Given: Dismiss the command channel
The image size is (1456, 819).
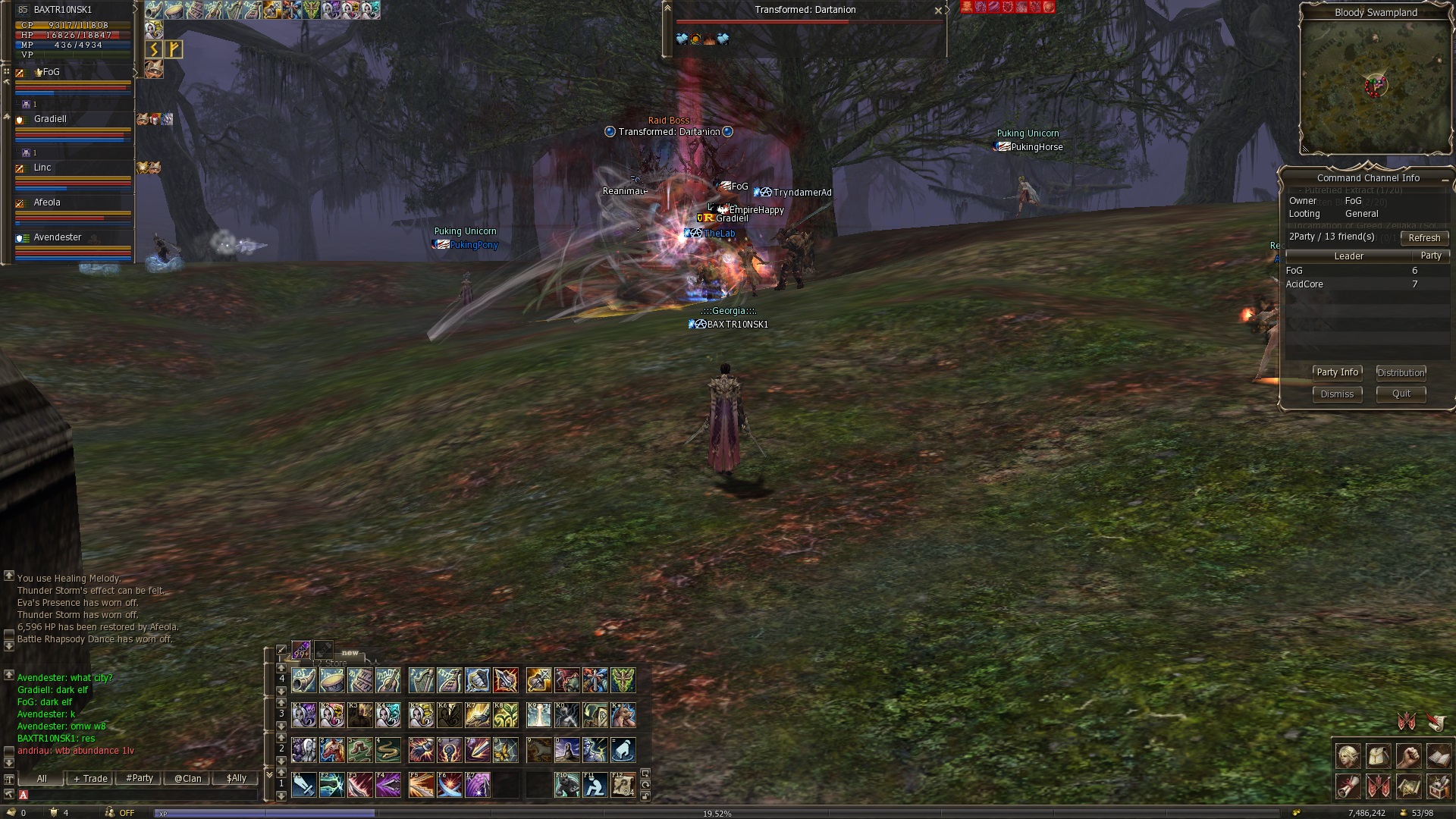Looking at the screenshot, I should pyautogui.click(x=1337, y=394).
